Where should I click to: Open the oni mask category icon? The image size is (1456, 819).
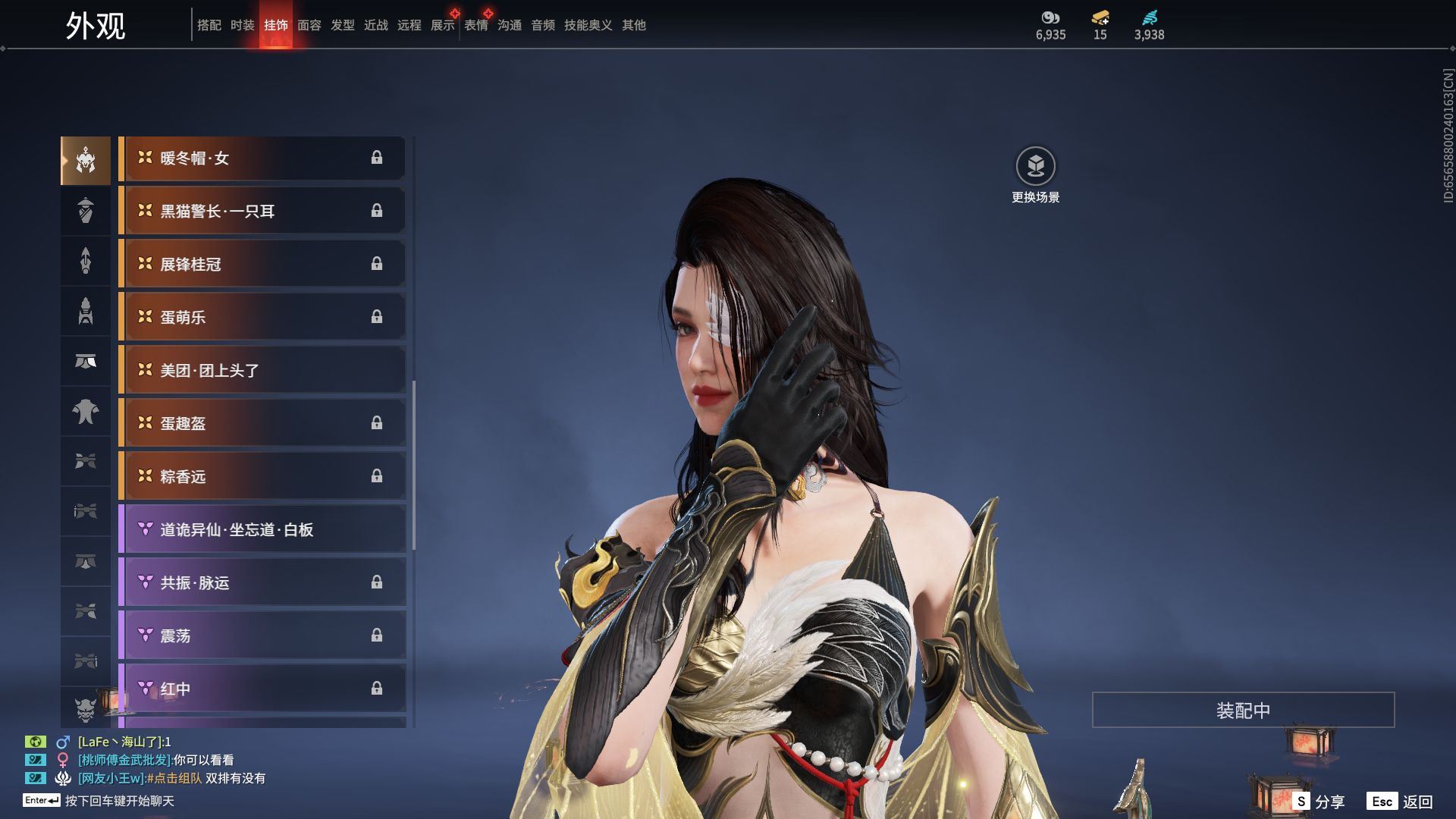tap(86, 709)
